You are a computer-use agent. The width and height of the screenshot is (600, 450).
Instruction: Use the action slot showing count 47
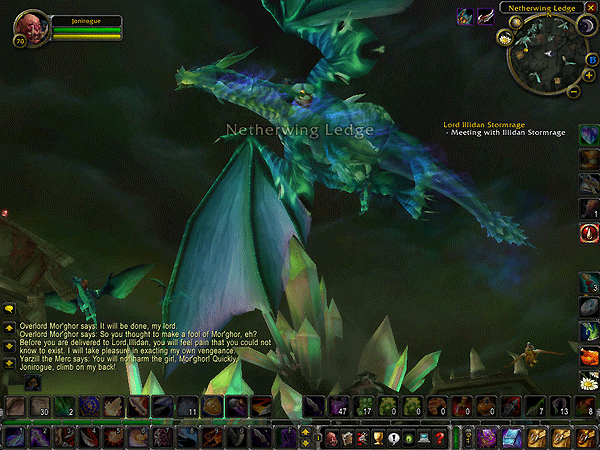[340, 406]
